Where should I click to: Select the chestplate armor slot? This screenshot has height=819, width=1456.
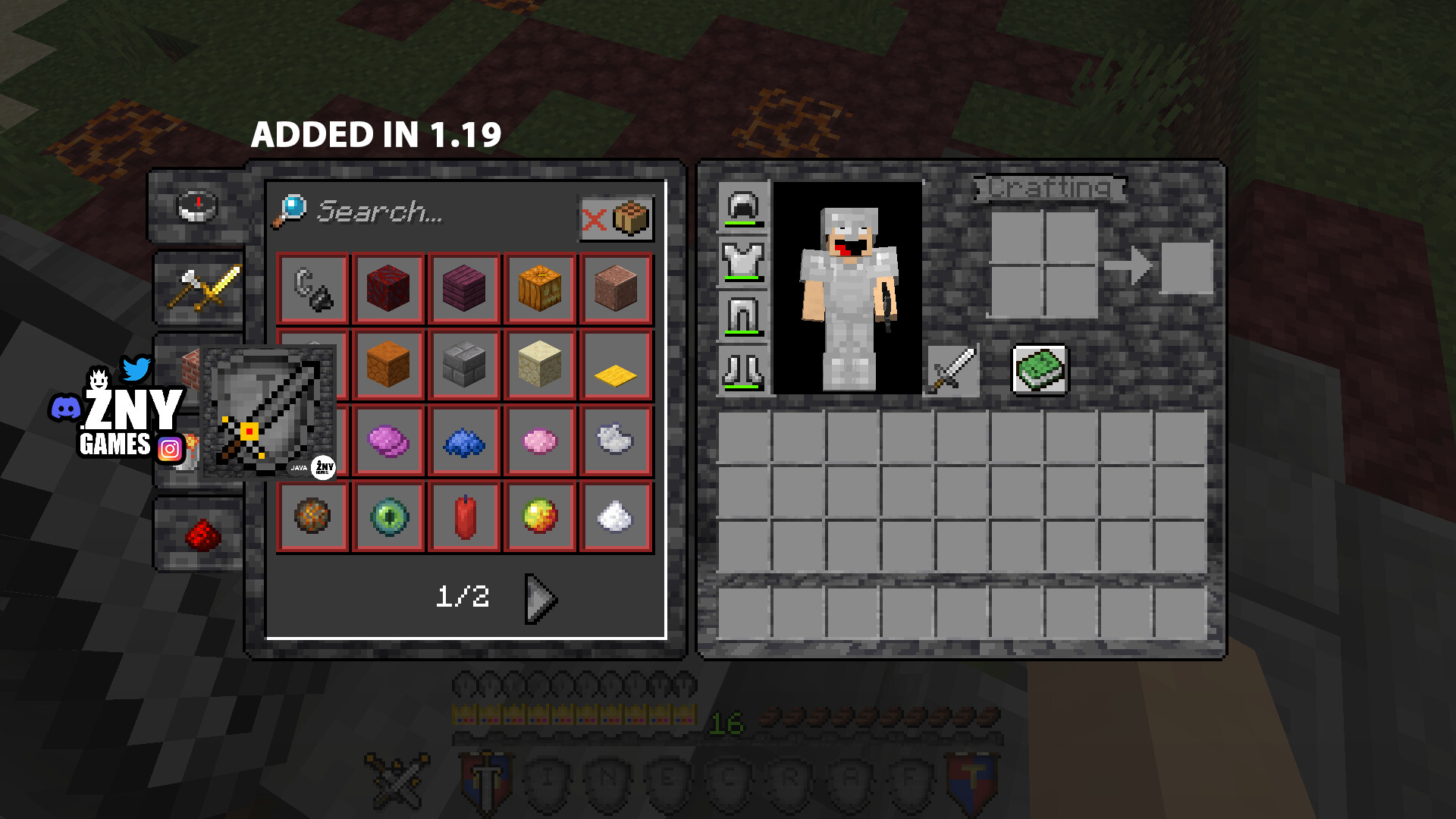[x=743, y=262]
